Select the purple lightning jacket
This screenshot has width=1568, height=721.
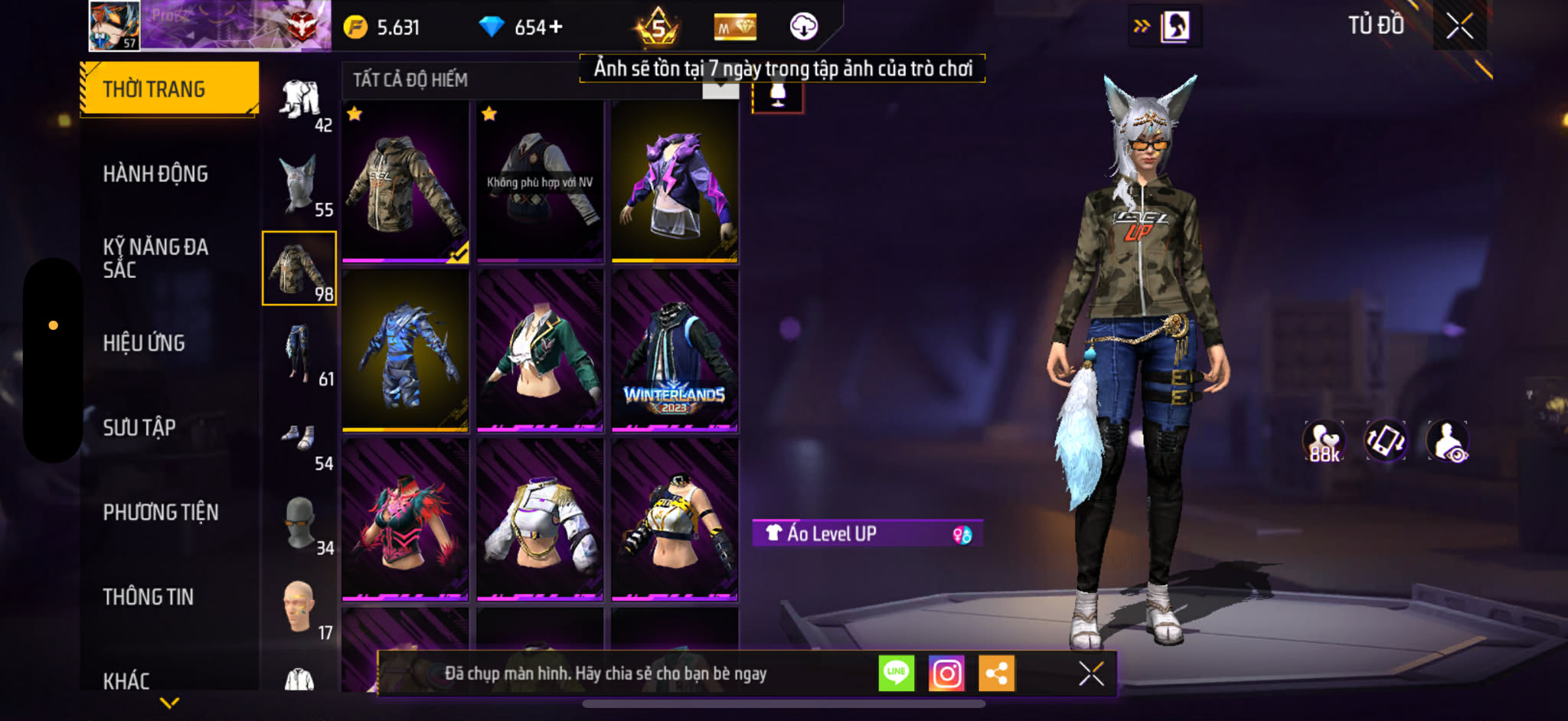675,182
